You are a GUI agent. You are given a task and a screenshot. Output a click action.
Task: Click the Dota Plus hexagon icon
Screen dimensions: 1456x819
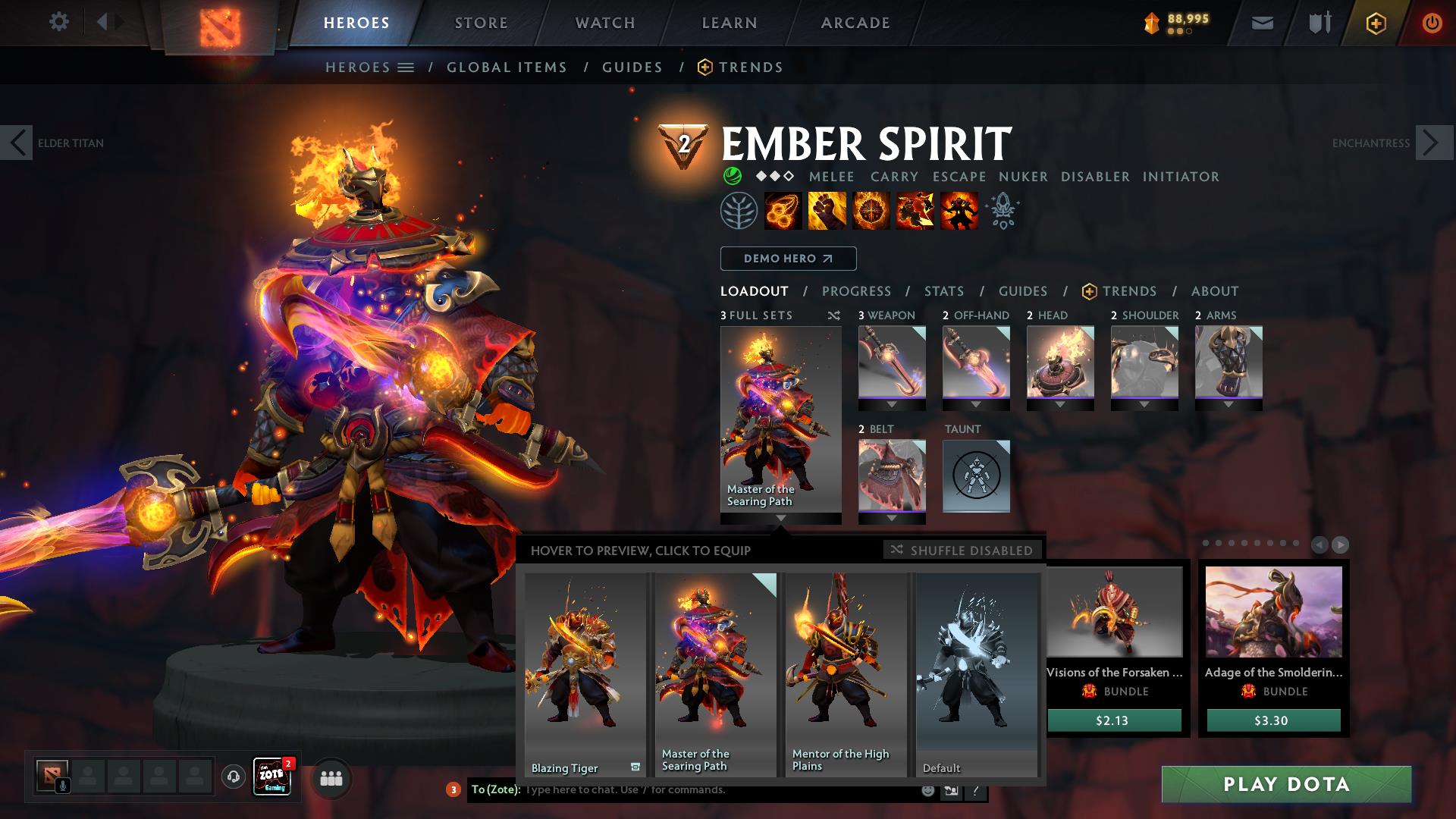click(1376, 23)
